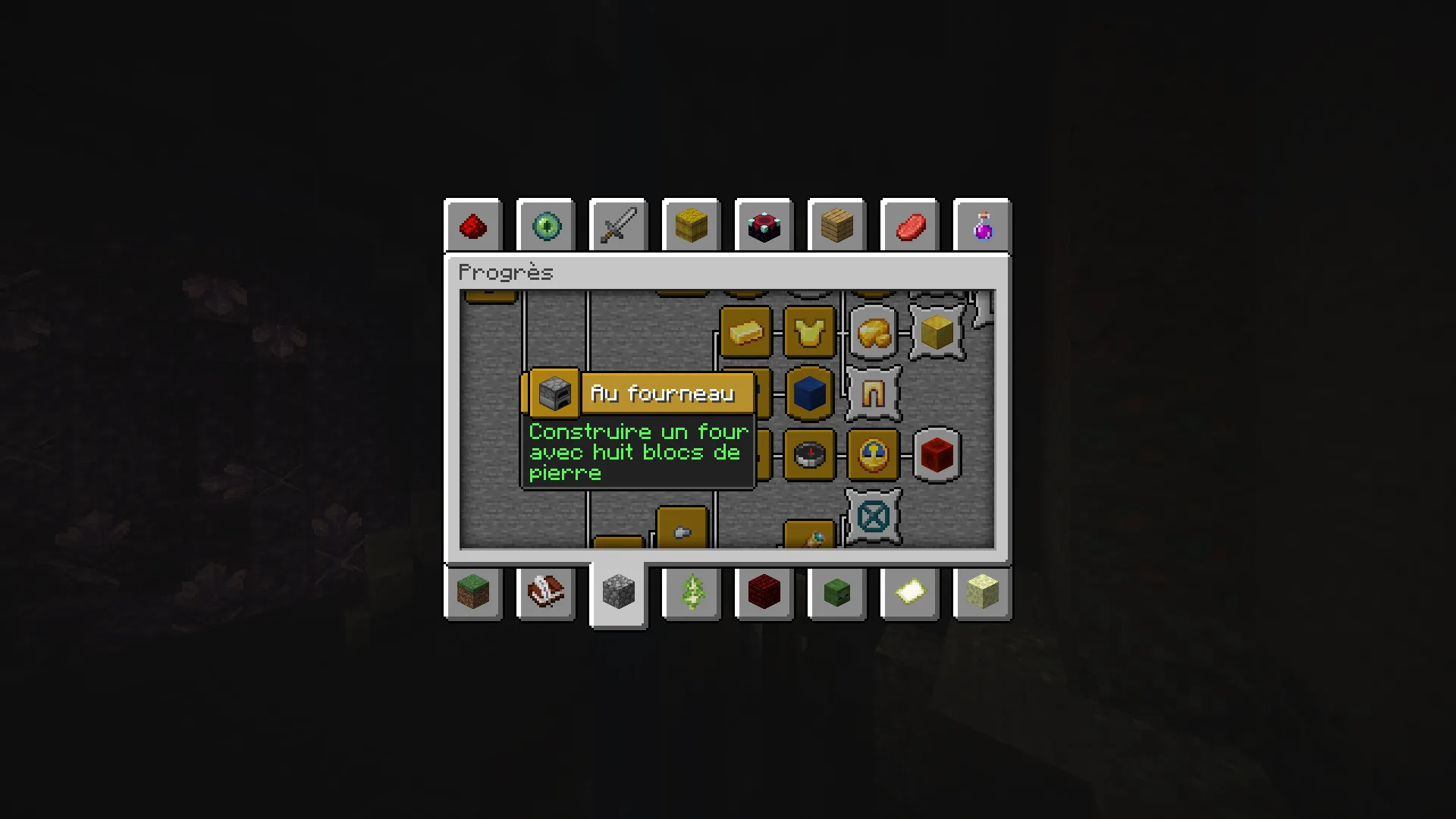This screenshot has width=1456, height=819.
Task: Click the redstone block advancement
Action: 937,455
